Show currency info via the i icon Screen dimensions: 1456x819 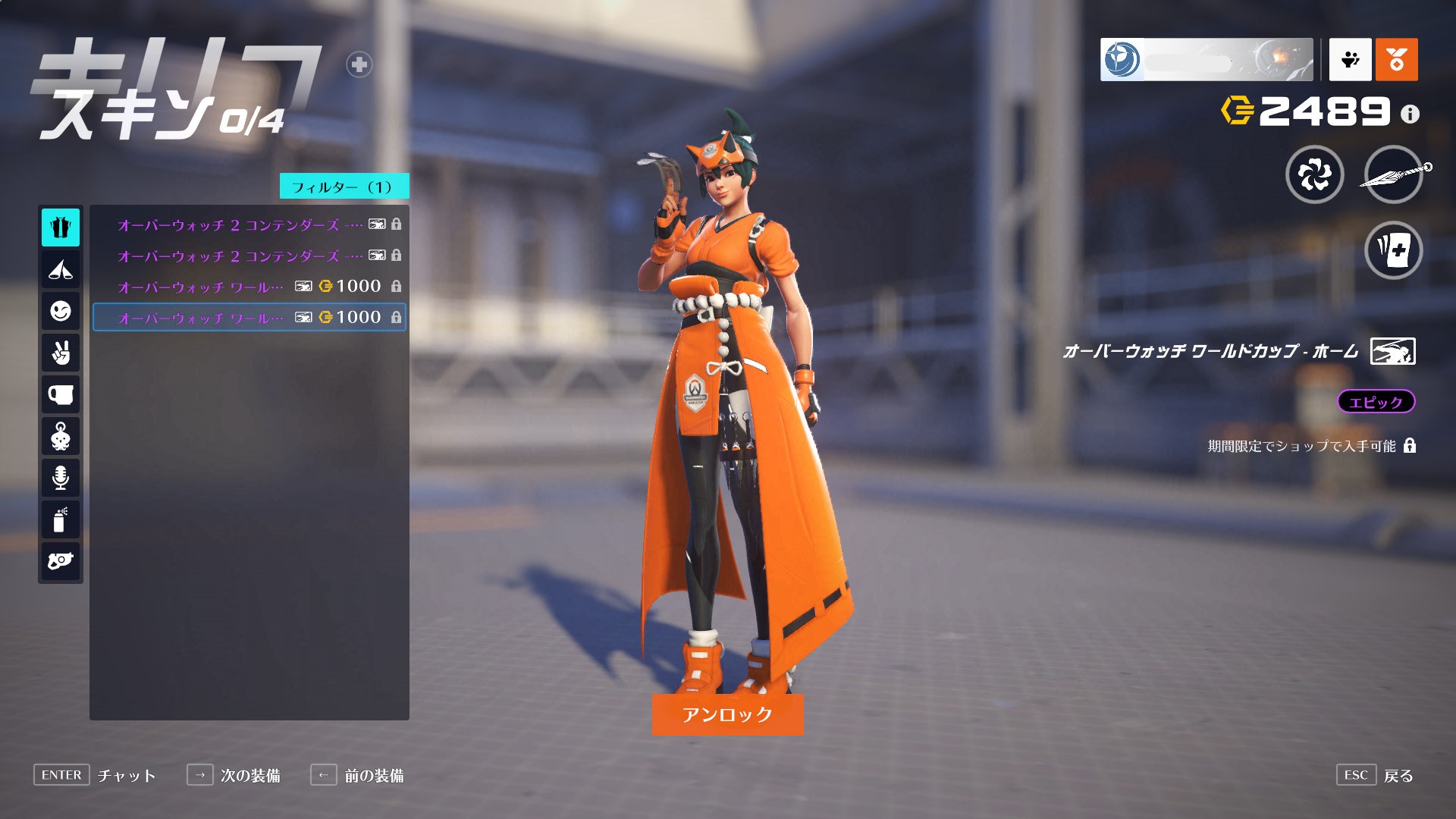point(1410,114)
